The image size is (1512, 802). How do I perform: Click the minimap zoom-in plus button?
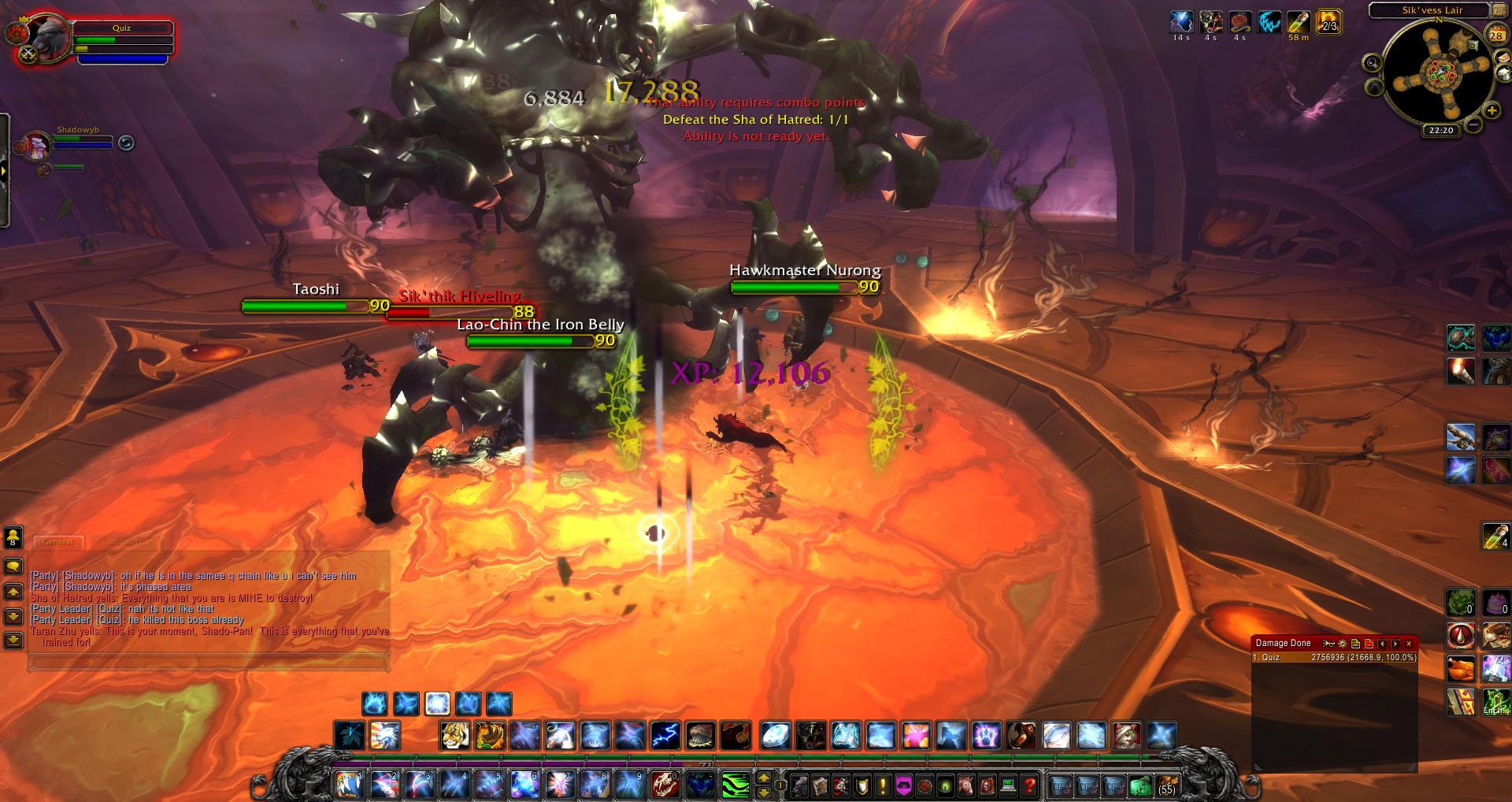point(1492,111)
